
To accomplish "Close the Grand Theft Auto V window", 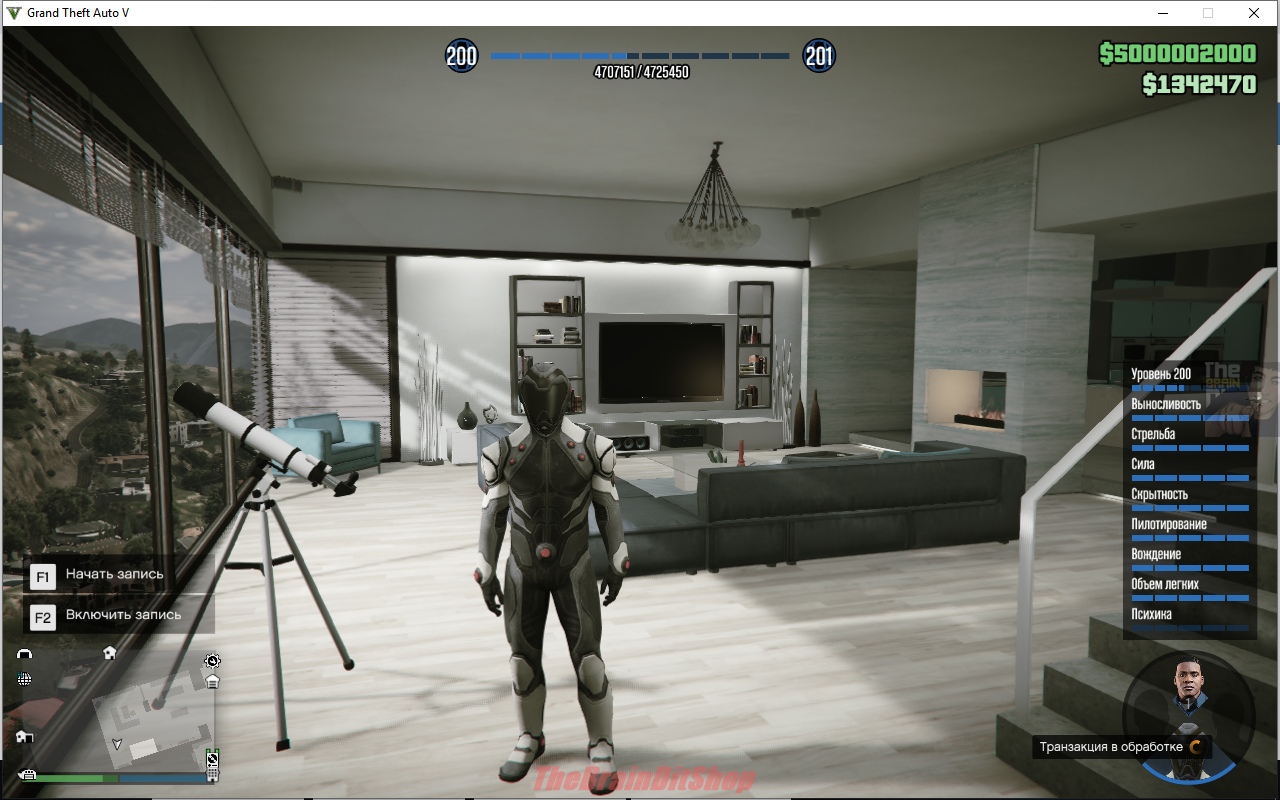I will (x=1253, y=13).
